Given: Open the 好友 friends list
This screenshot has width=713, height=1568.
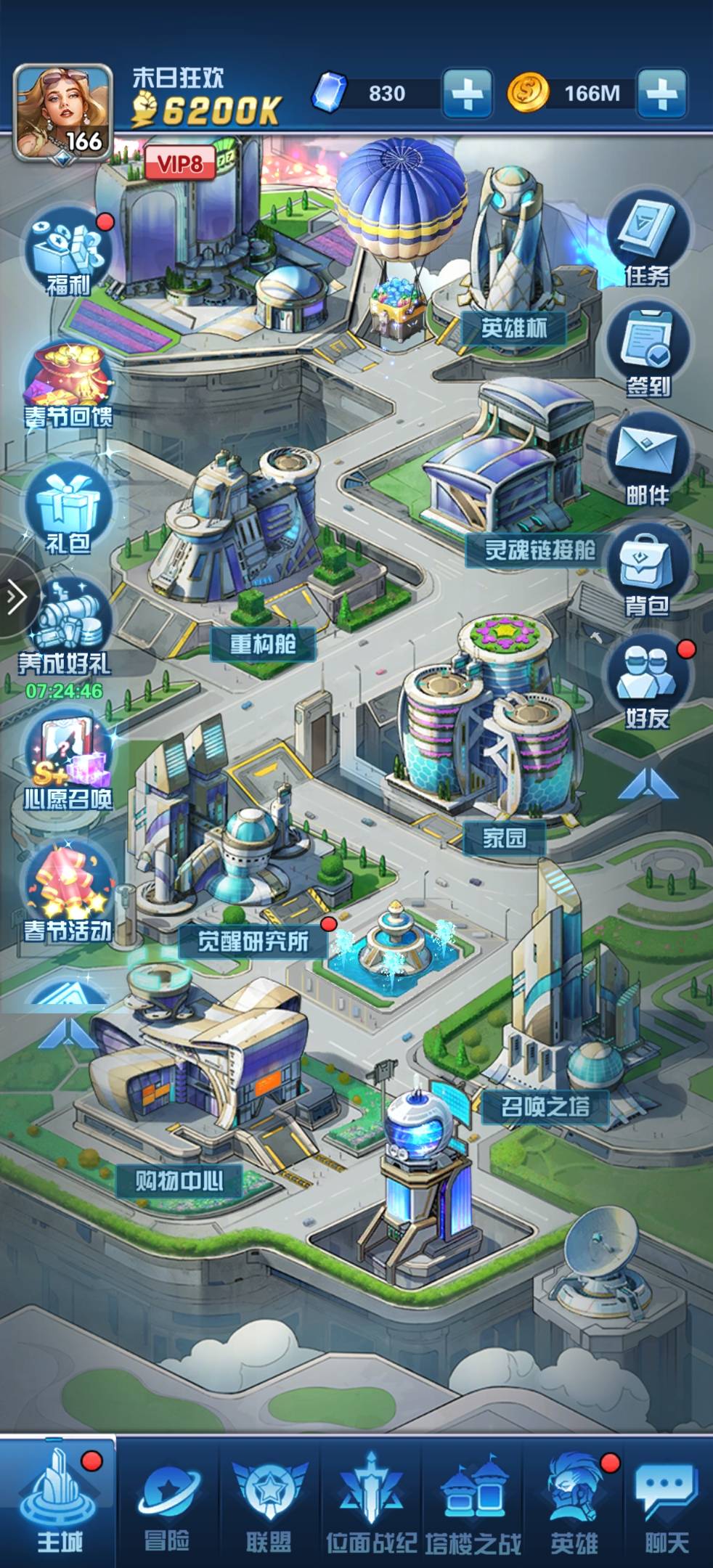Looking at the screenshot, I should 648,684.
